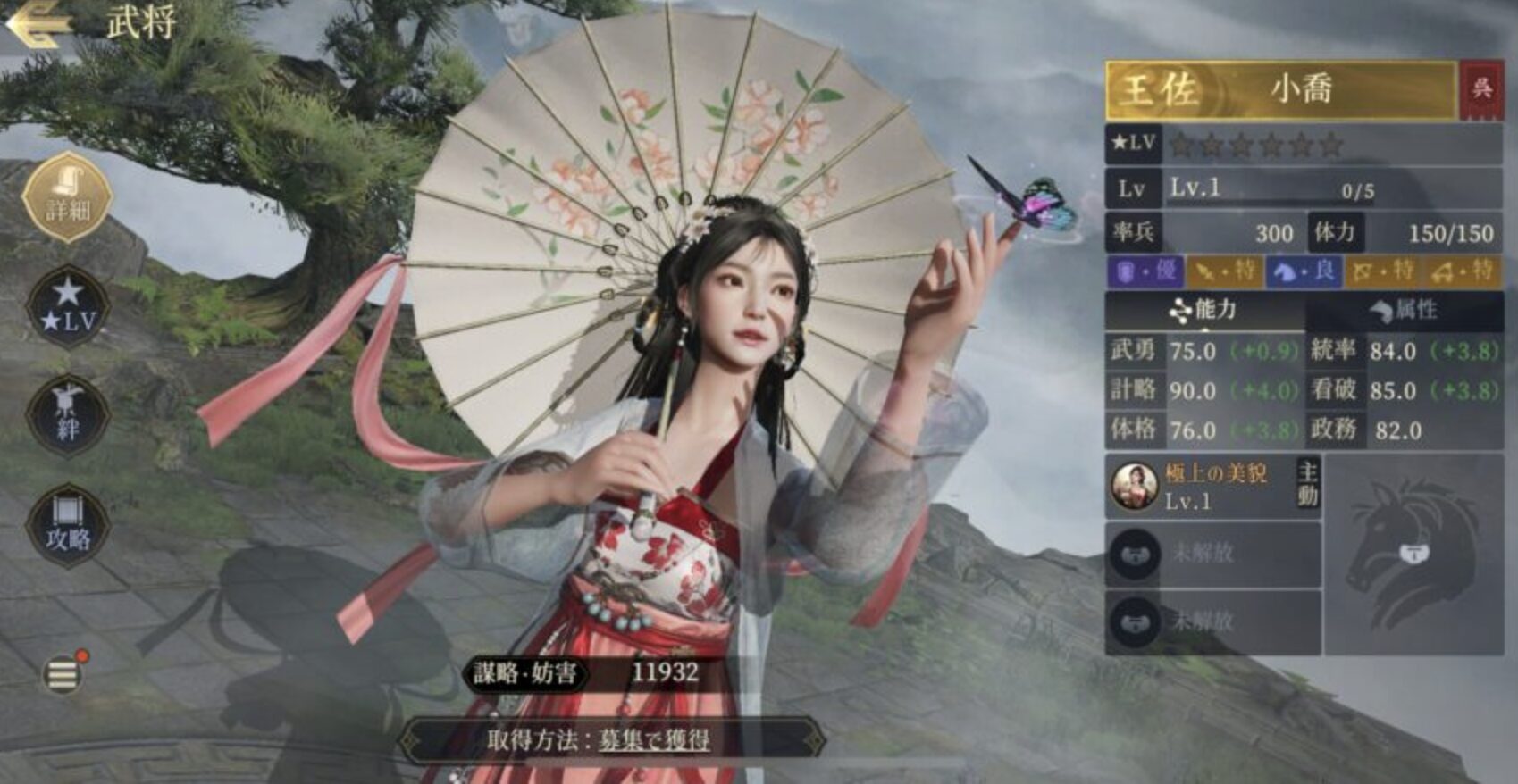
Task: Click the locked horse mount slot
Action: pyautogui.click(x=1413, y=554)
